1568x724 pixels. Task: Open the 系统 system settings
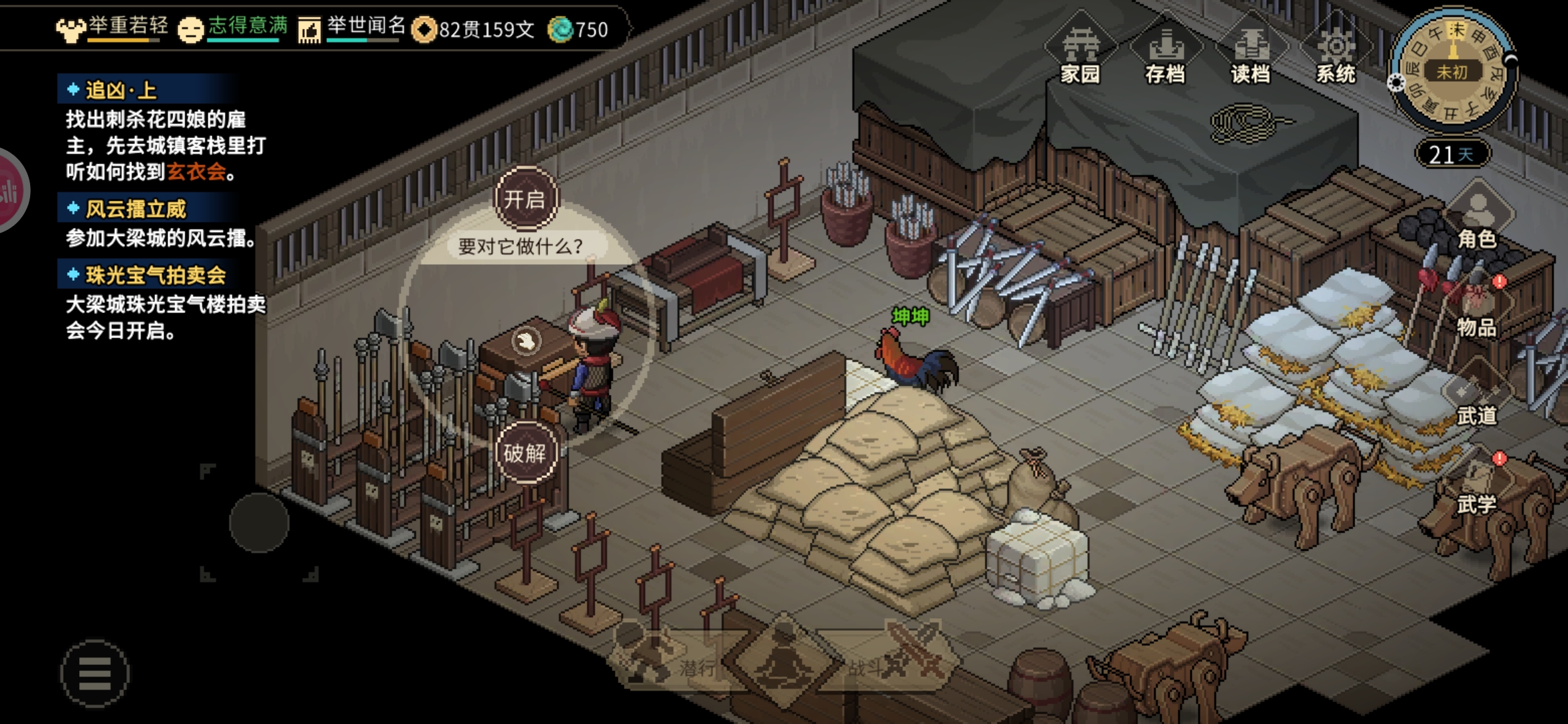click(1335, 55)
